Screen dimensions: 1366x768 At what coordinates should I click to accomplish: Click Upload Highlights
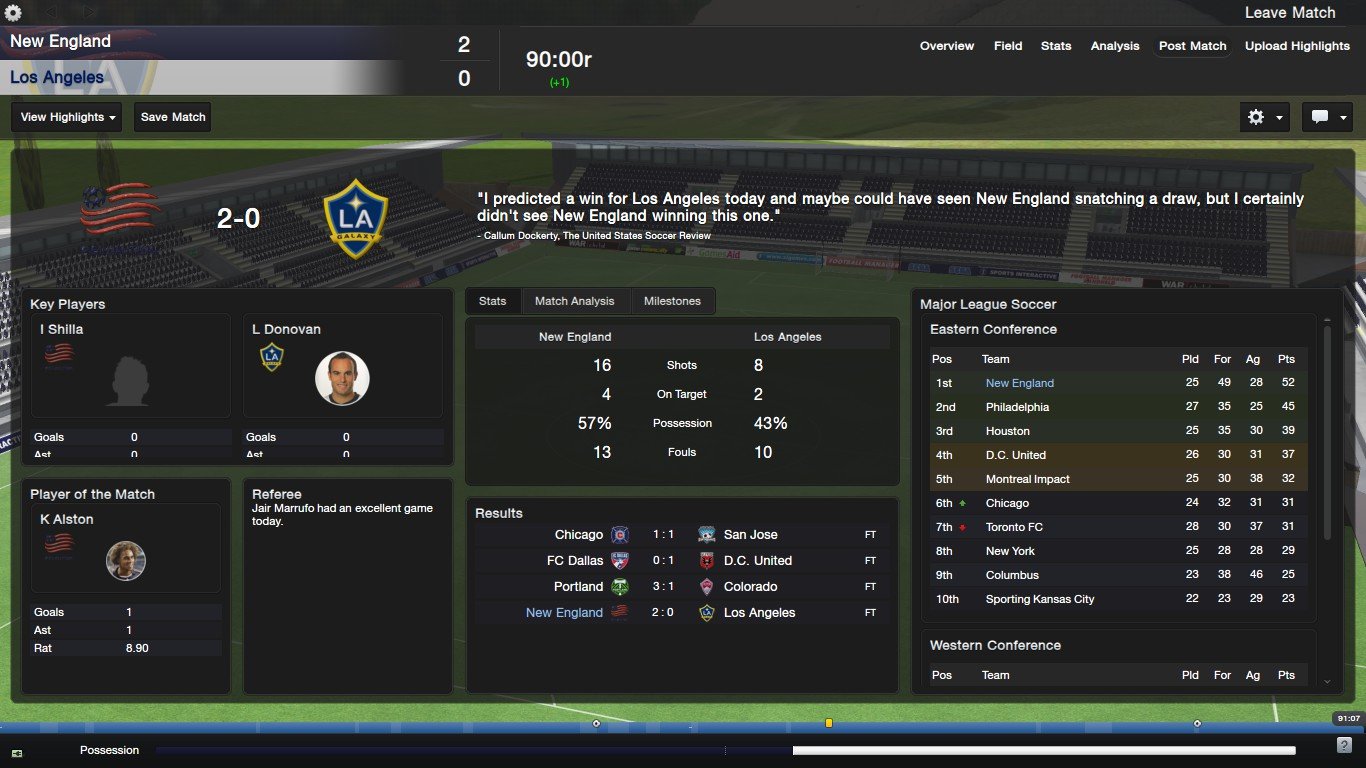pos(1297,46)
